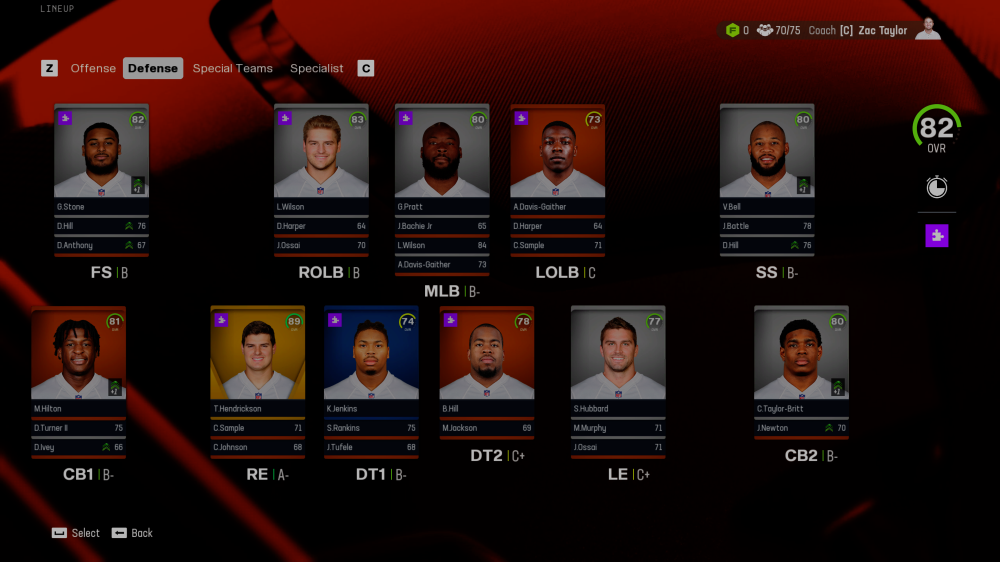The image size is (1000, 562).
Task: Choose the CB1 card M.Hilton
Action: 78,358
